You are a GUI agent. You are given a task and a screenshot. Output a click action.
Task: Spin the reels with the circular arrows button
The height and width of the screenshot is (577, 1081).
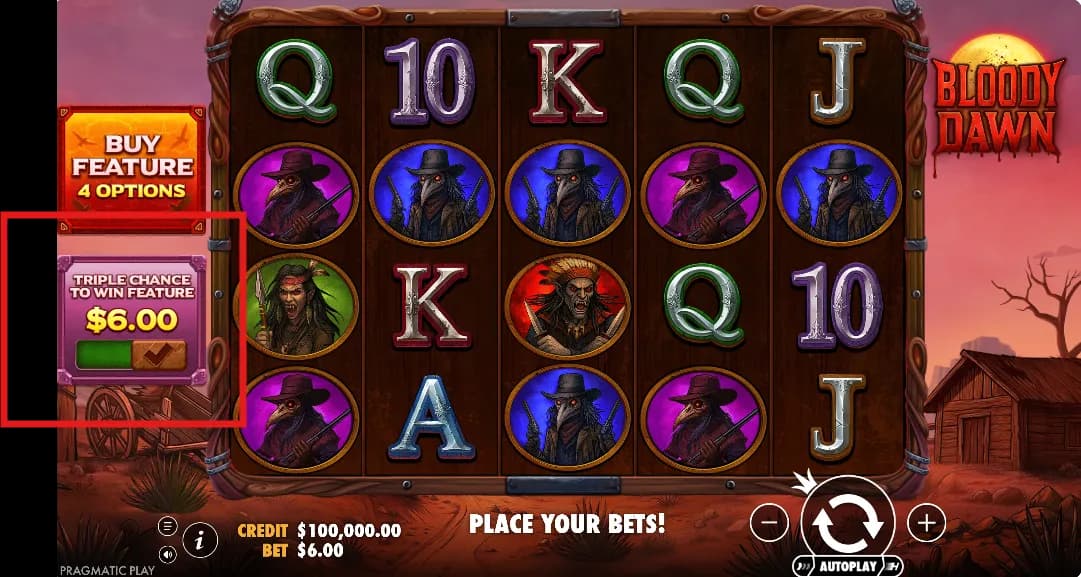847,521
